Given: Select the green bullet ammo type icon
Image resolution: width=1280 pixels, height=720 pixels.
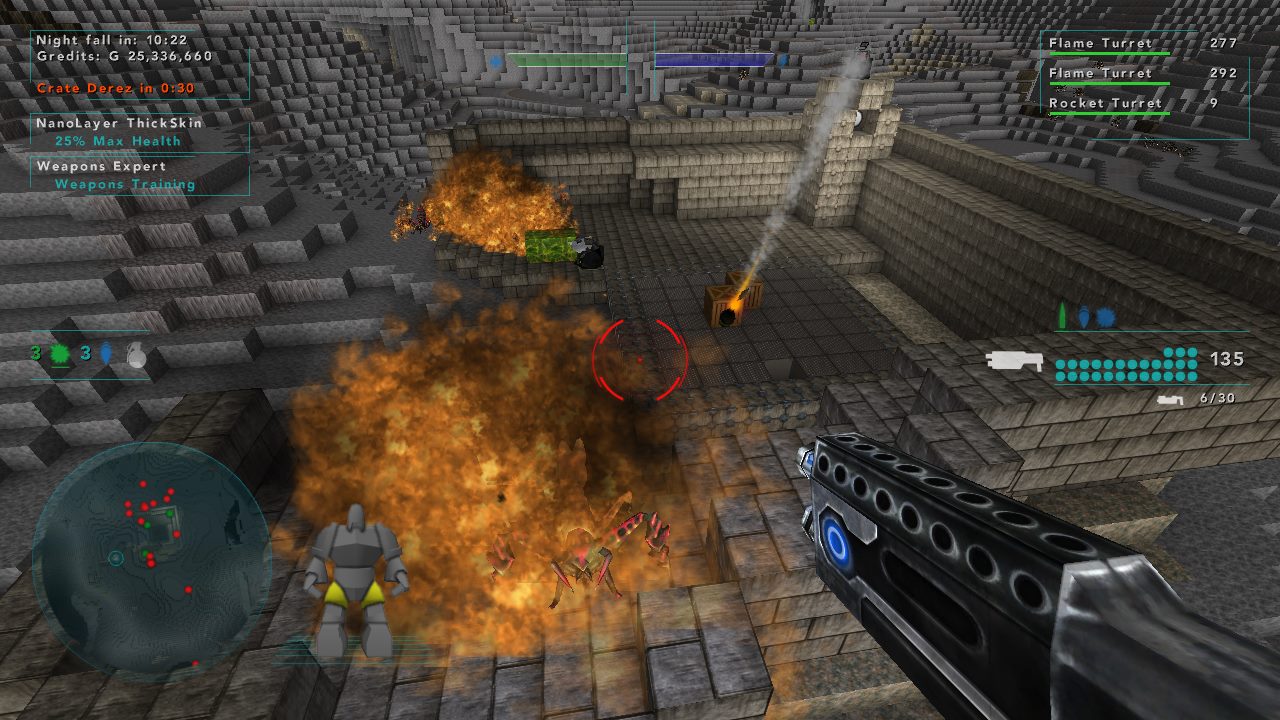Looking at the screenshot, I should tap(1062, 318).
